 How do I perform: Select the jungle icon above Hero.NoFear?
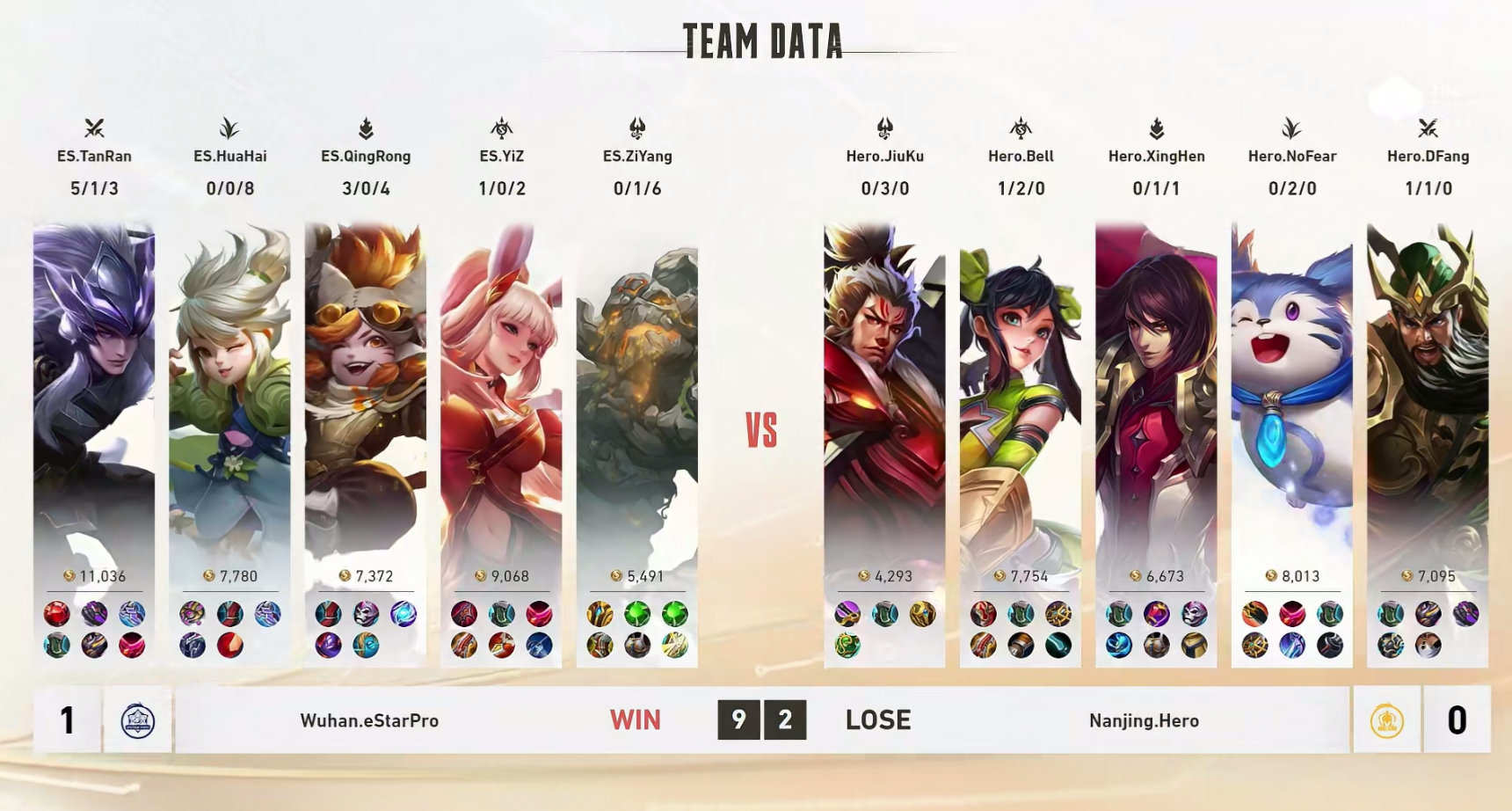point(1290,127)
